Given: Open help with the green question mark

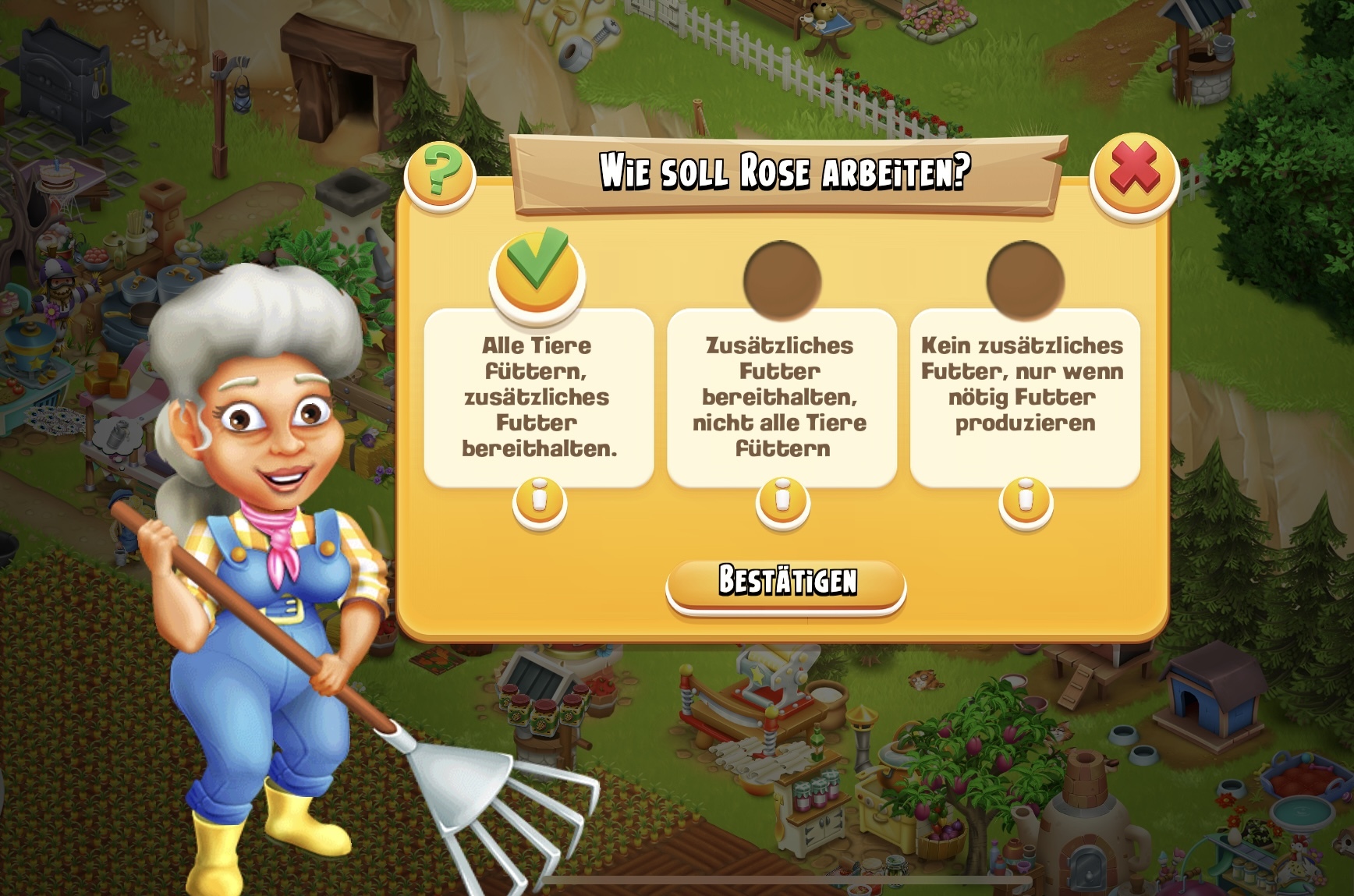Looking at the screenshot, I should 441,174.
